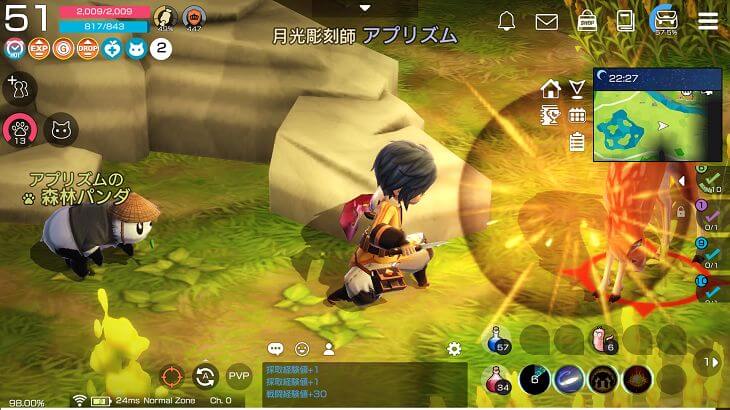
Task: Open the clipboard quest list icon
Action: click(576, 142)
